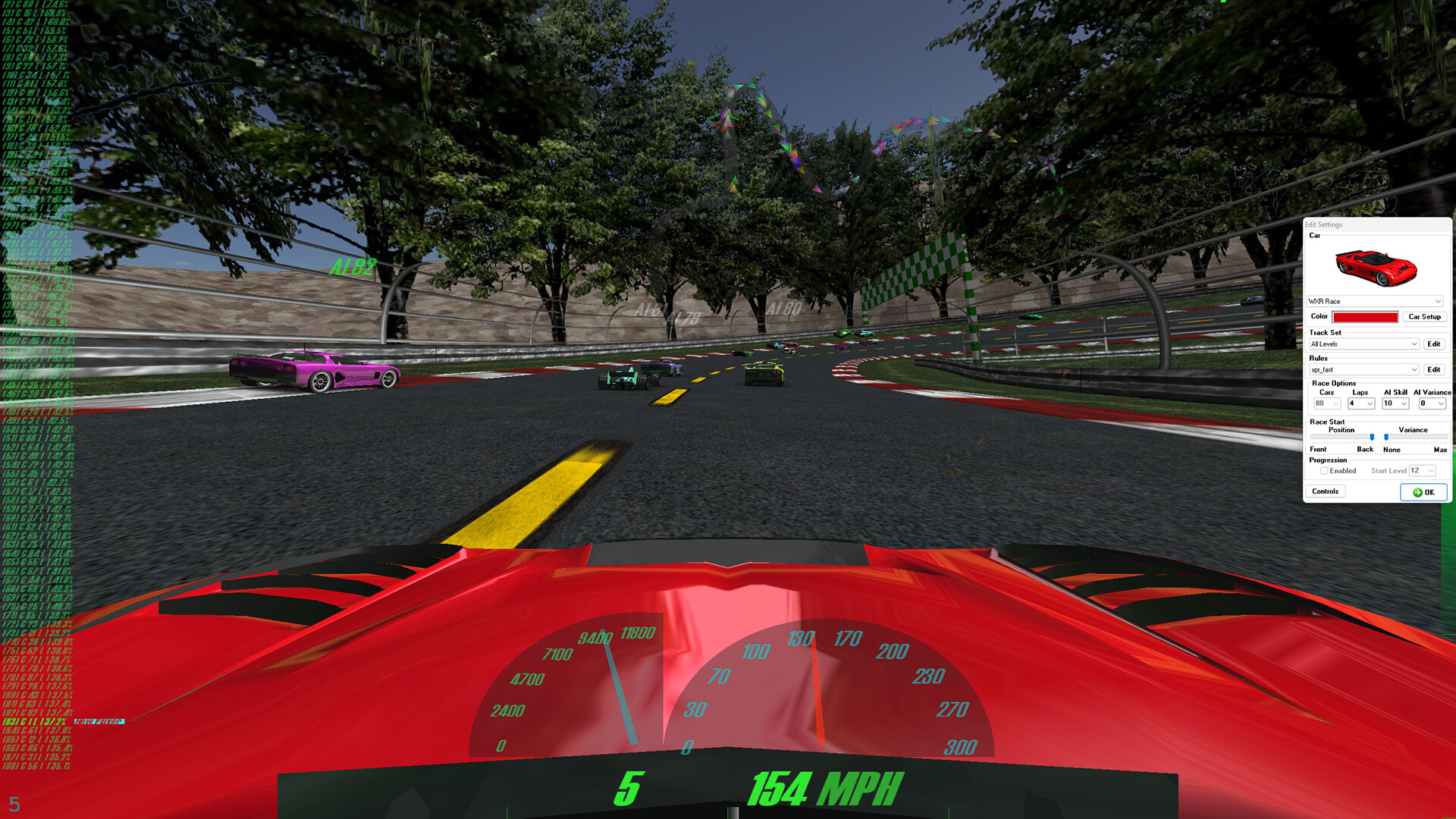Click the red car preview image
Image resolution: width=1456 pixels, height=819 pixels.
[1376, 268]
